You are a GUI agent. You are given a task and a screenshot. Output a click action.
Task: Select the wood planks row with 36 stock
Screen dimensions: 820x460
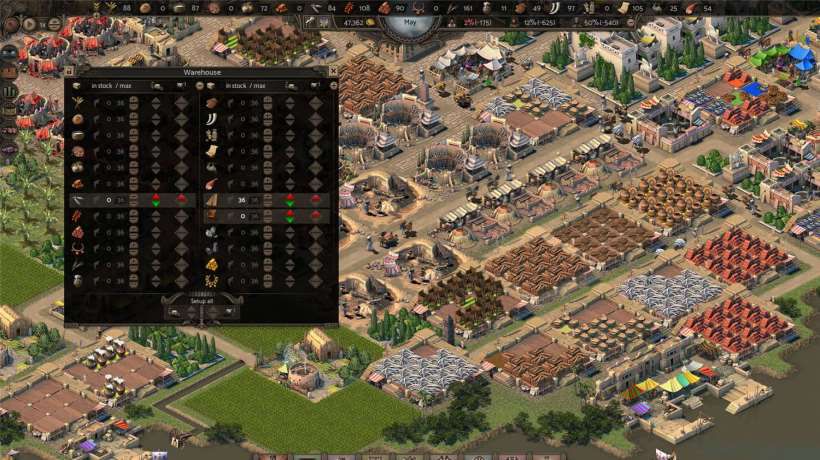click(x=212, y=200)
